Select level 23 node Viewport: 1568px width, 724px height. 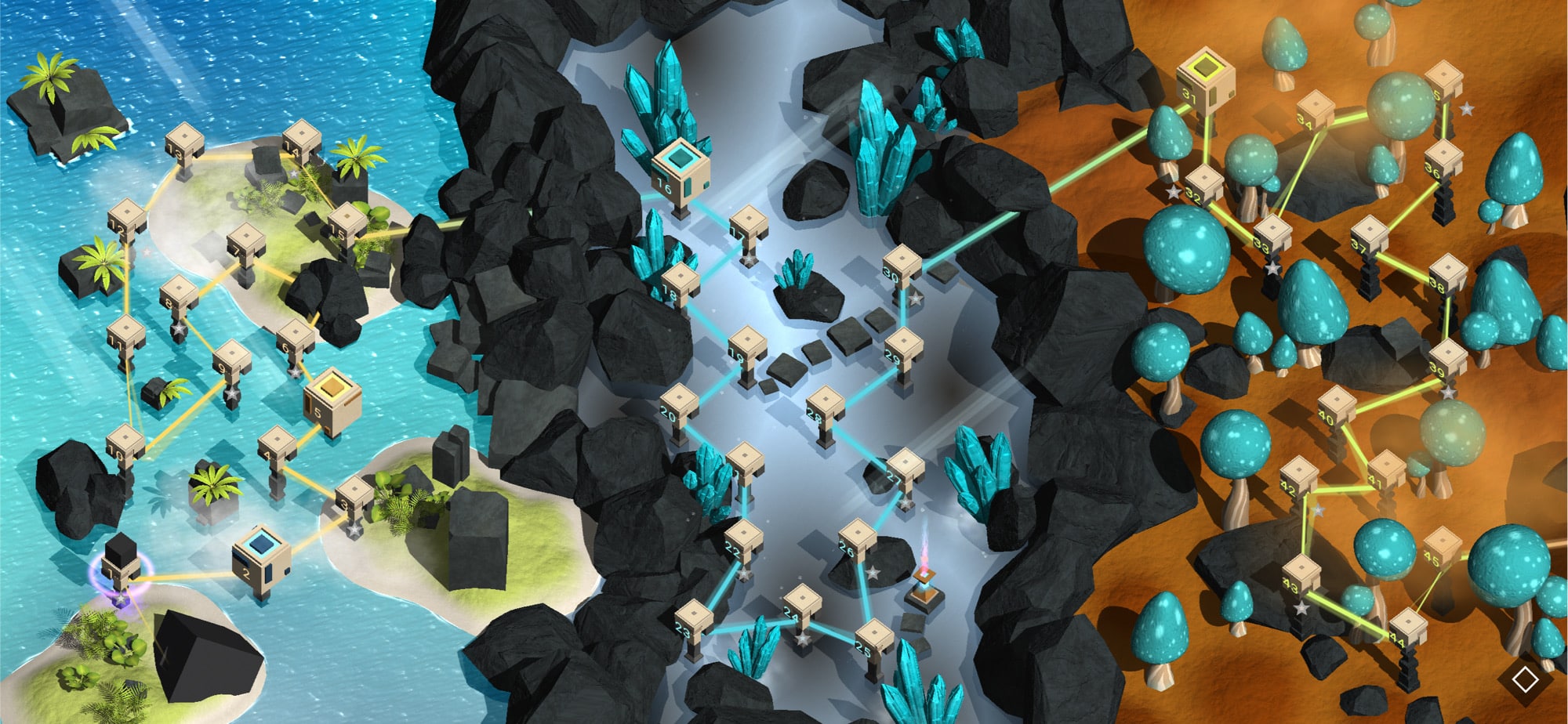pyautogui.click(x=694, y=622)
